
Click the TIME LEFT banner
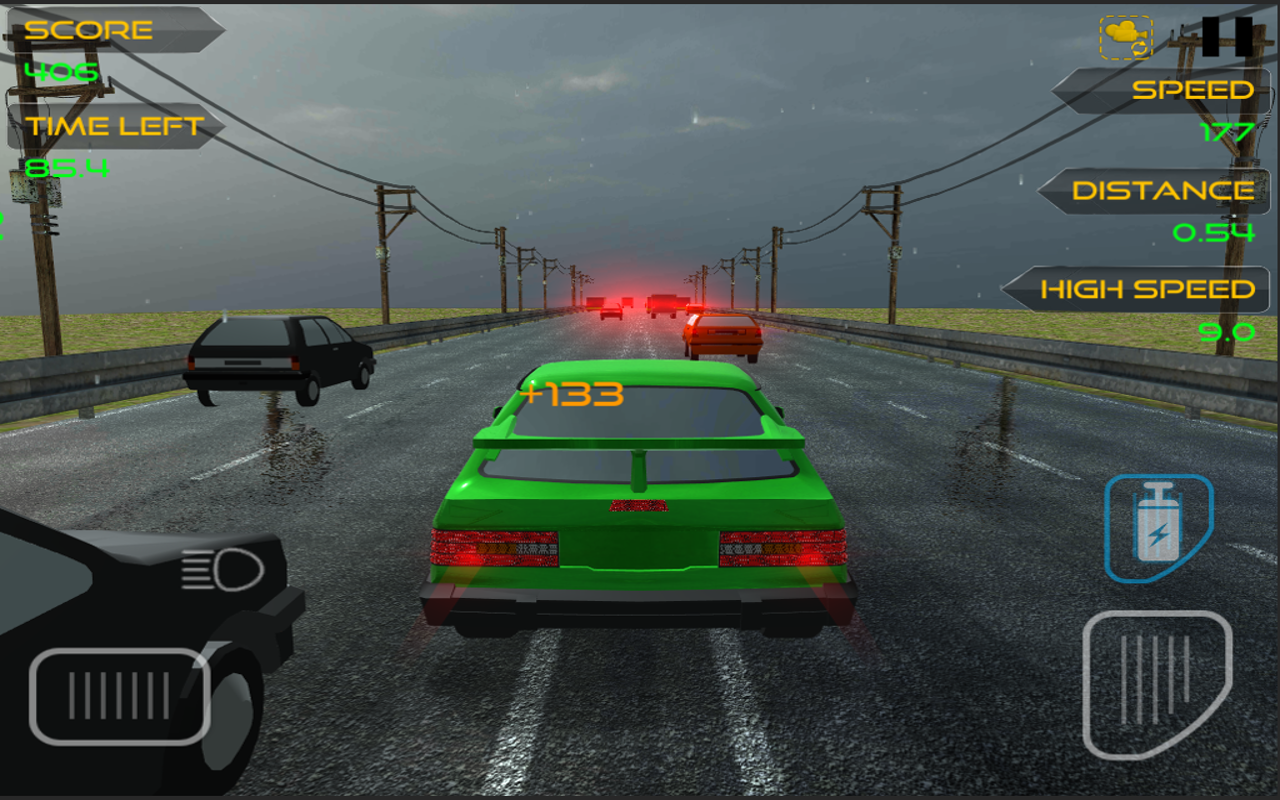tap(110, 126)
